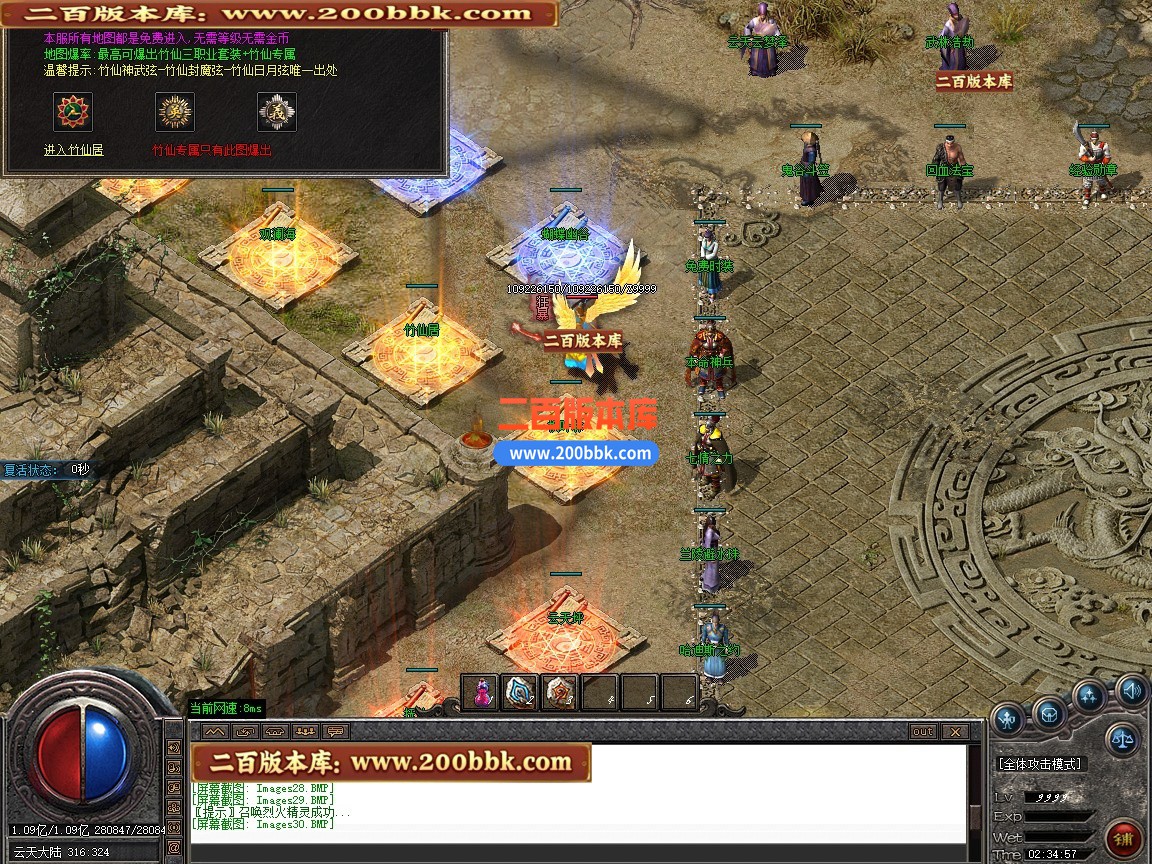Viewport: 1152px width, 864px height.
Task: Activate the blue swirl skill slot
Action: (520, 693)
